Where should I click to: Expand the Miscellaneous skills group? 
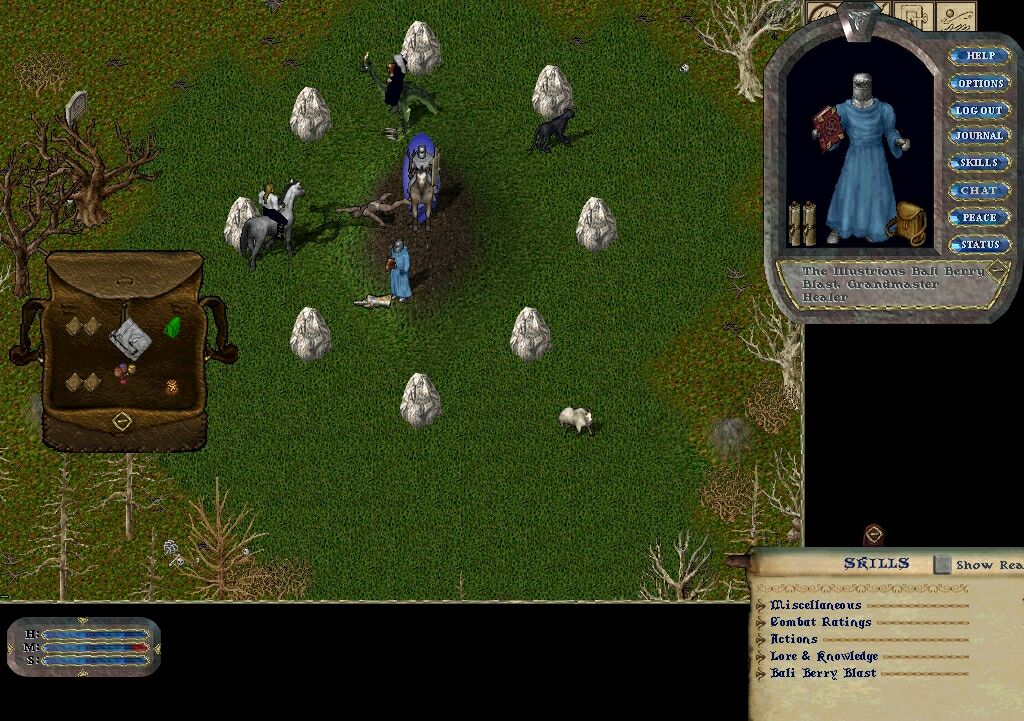pyautogui.click(x=761, y=605)
